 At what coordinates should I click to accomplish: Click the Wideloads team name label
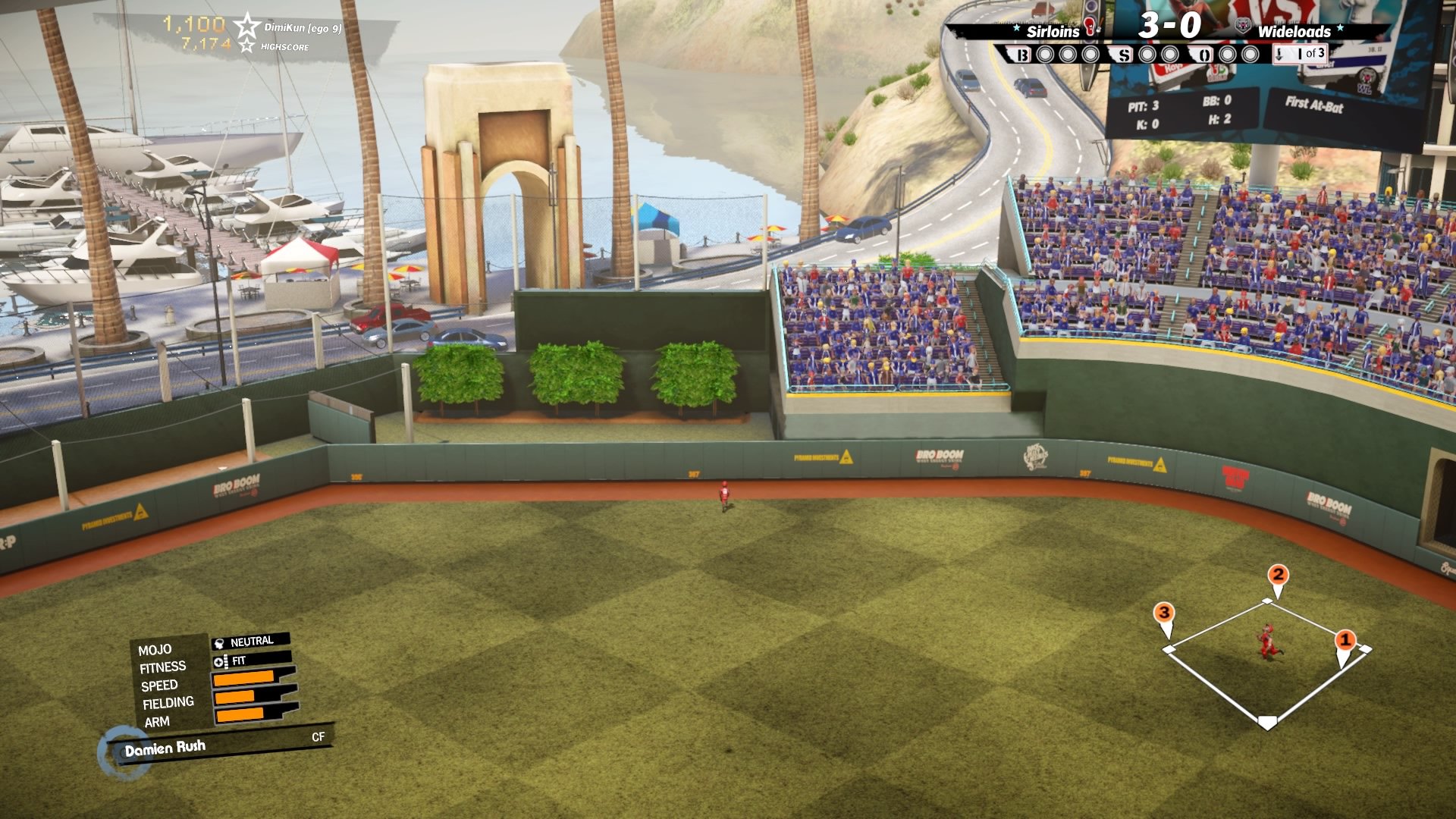(x=1294, y=33)
